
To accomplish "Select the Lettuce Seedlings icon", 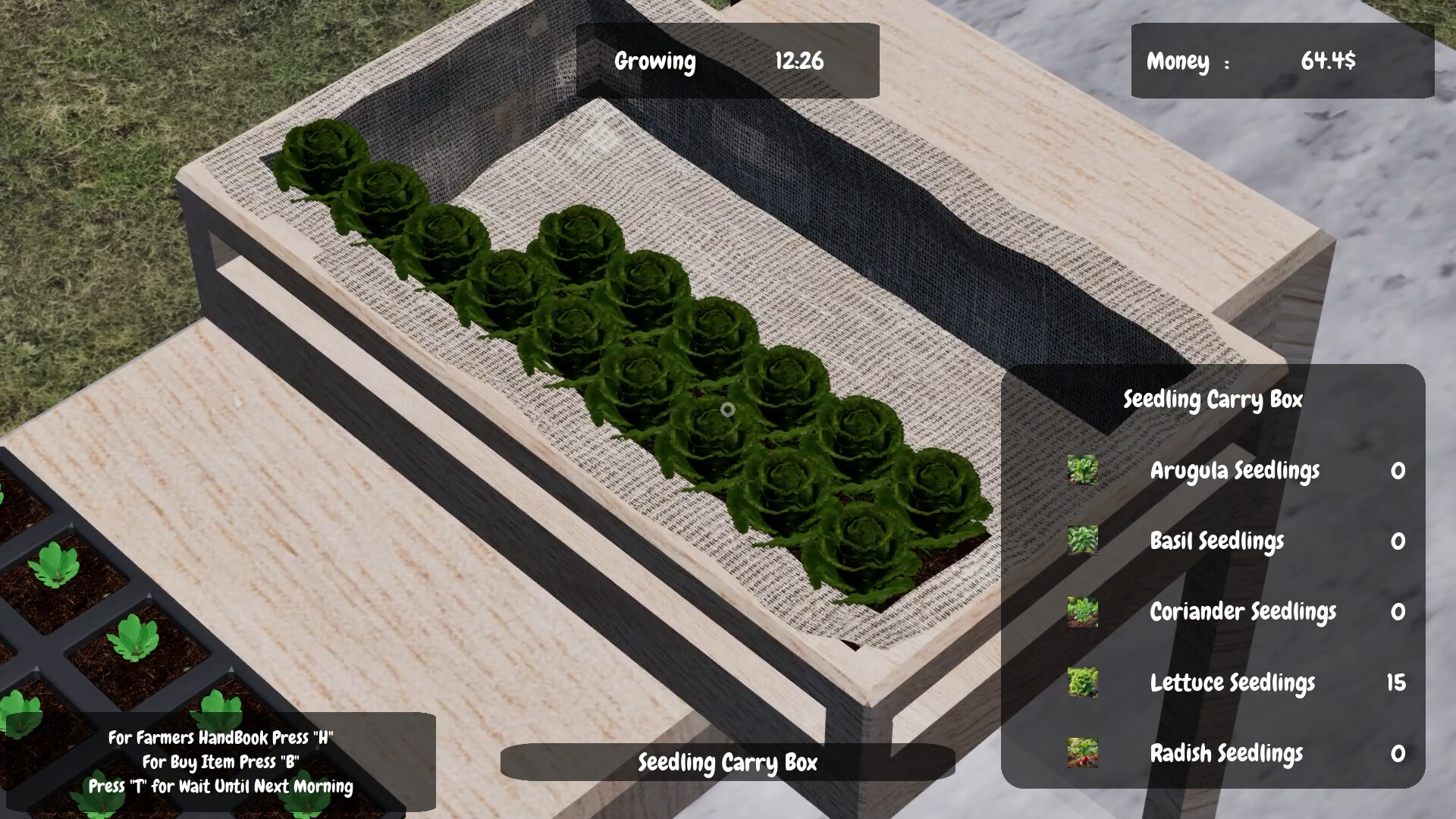I will click(x=1083, y=683).
